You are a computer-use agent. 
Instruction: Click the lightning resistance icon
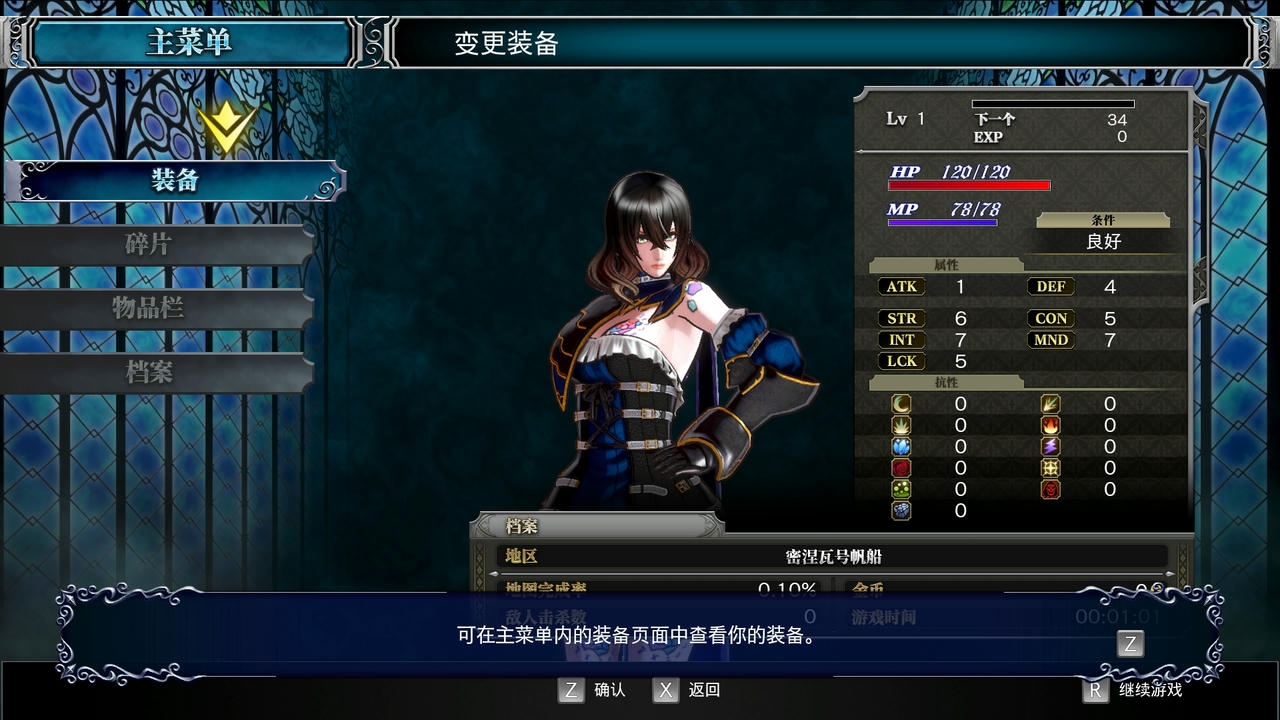tap(1050, 446)
